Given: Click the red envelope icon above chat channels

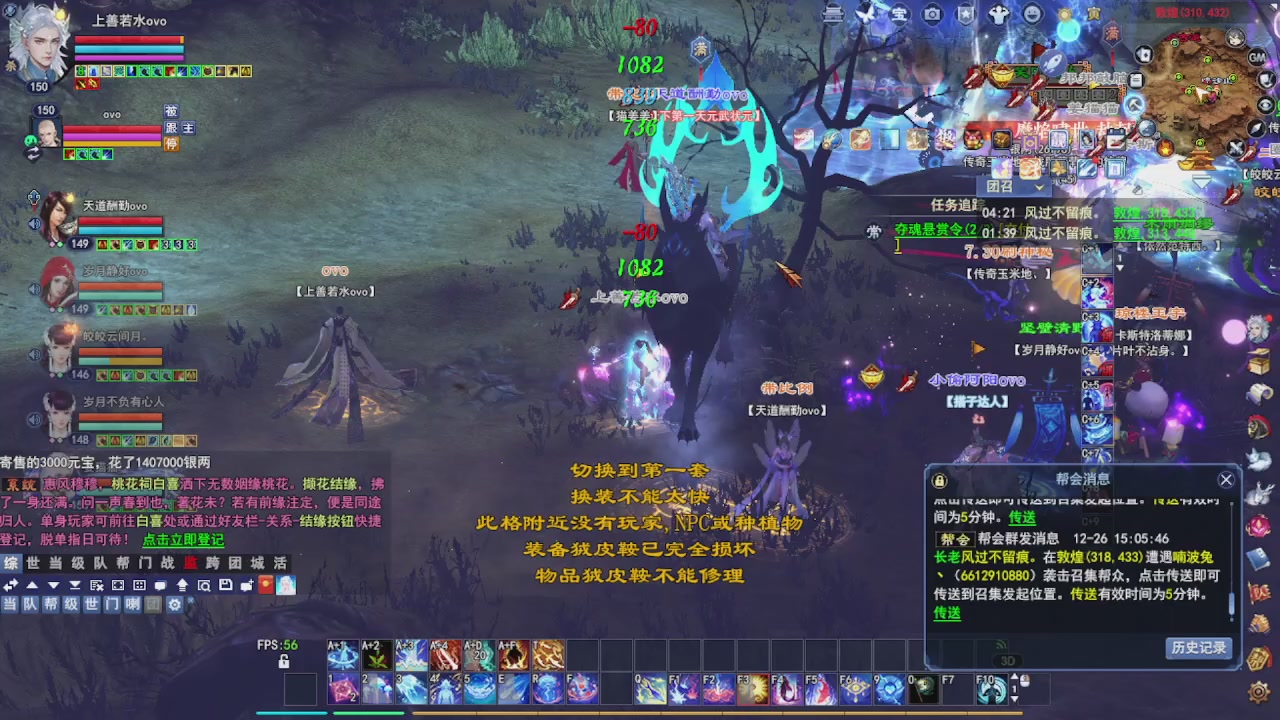Looking at the screenshot, I should pos(264,585).
